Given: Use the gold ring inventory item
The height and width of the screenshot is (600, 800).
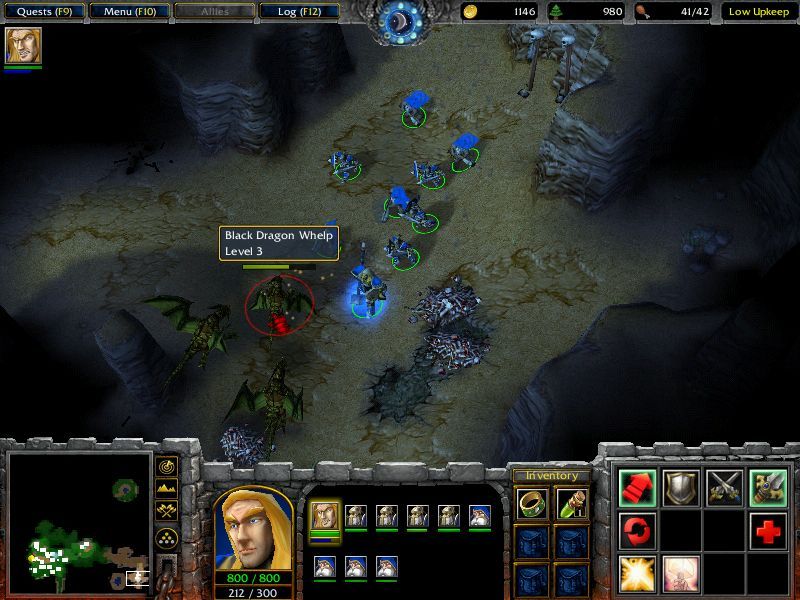Looking at the screenshot, I should pos(532,504).
